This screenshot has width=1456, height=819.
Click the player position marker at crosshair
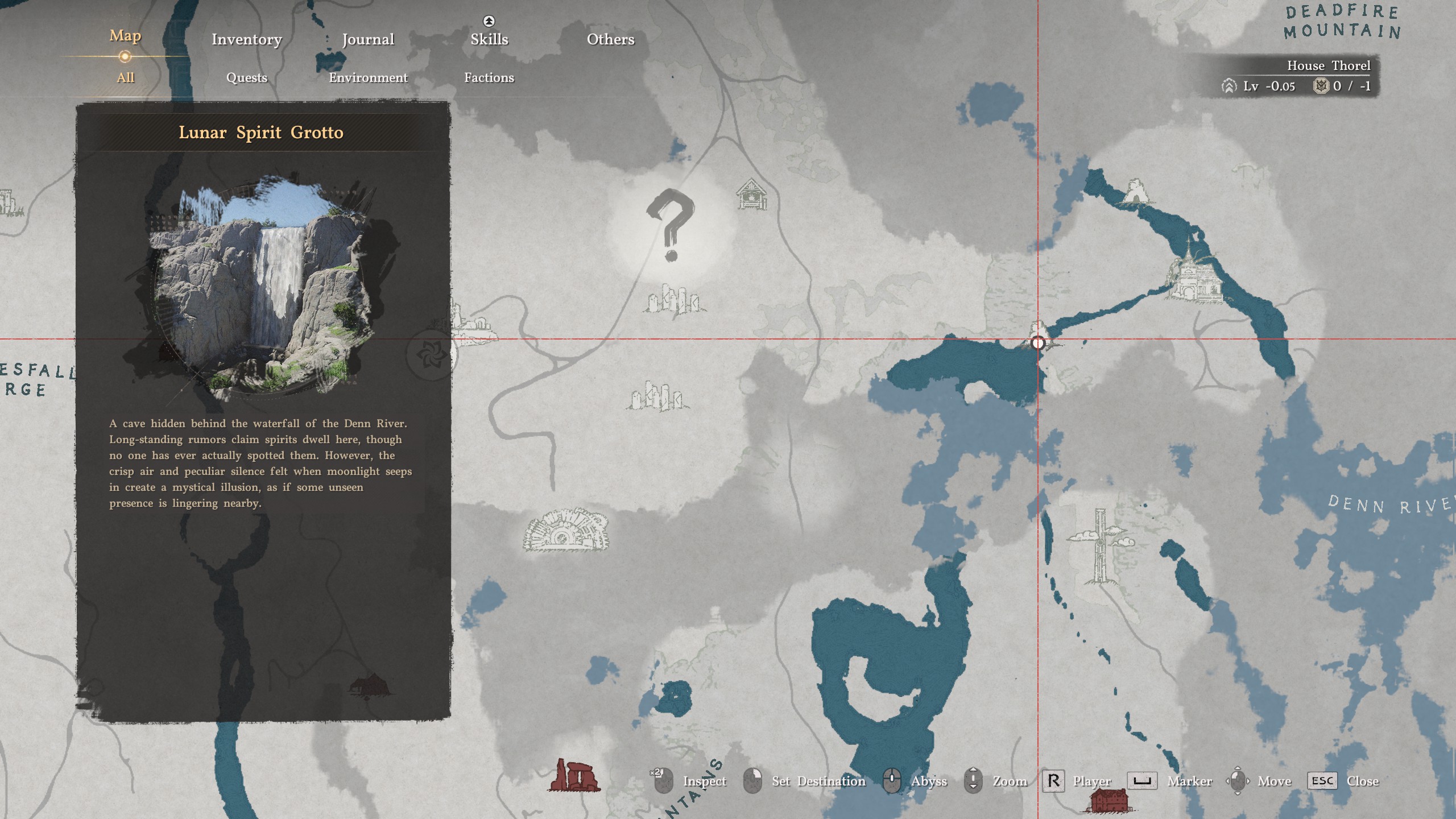(1038, 342)
